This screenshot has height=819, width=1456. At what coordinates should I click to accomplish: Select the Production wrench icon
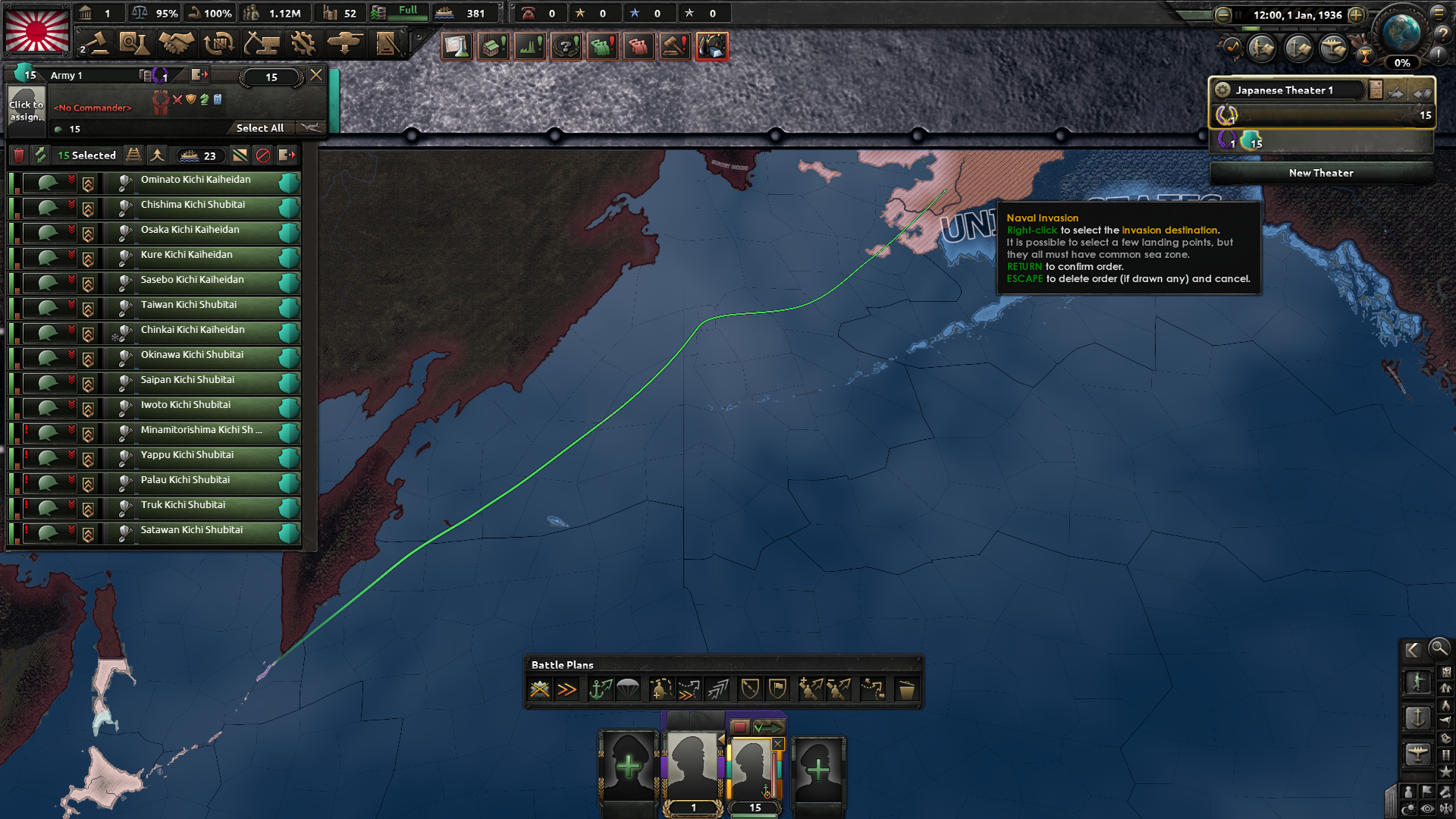(x=303, y=44)
